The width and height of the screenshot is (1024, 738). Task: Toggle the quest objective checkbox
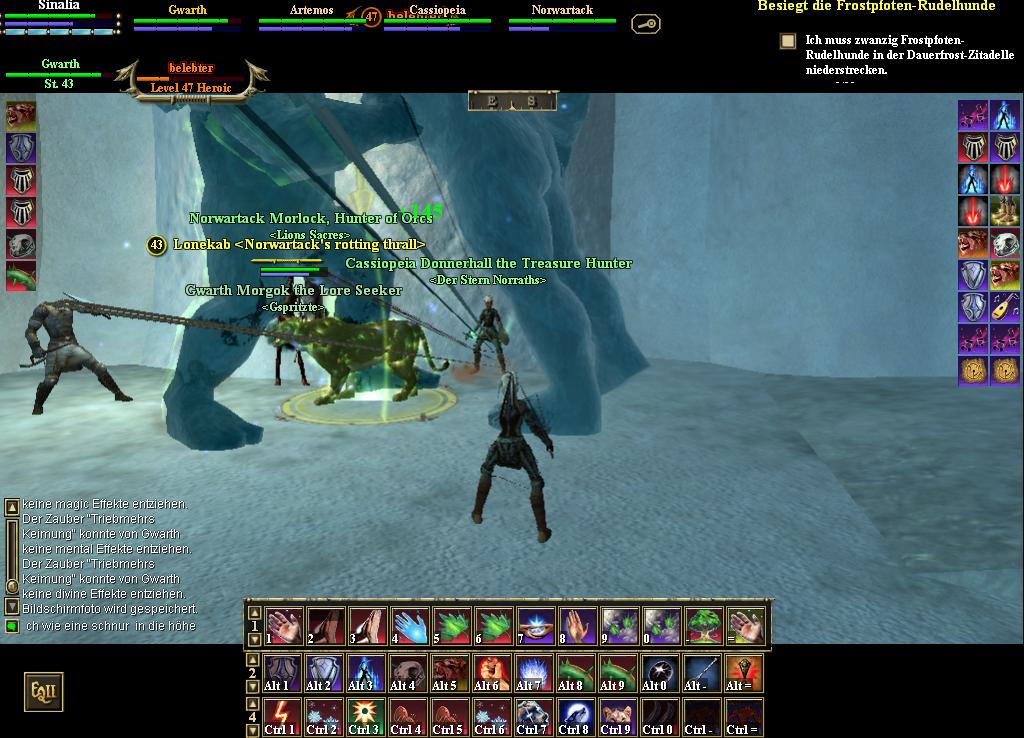click(x=788, y=41)
